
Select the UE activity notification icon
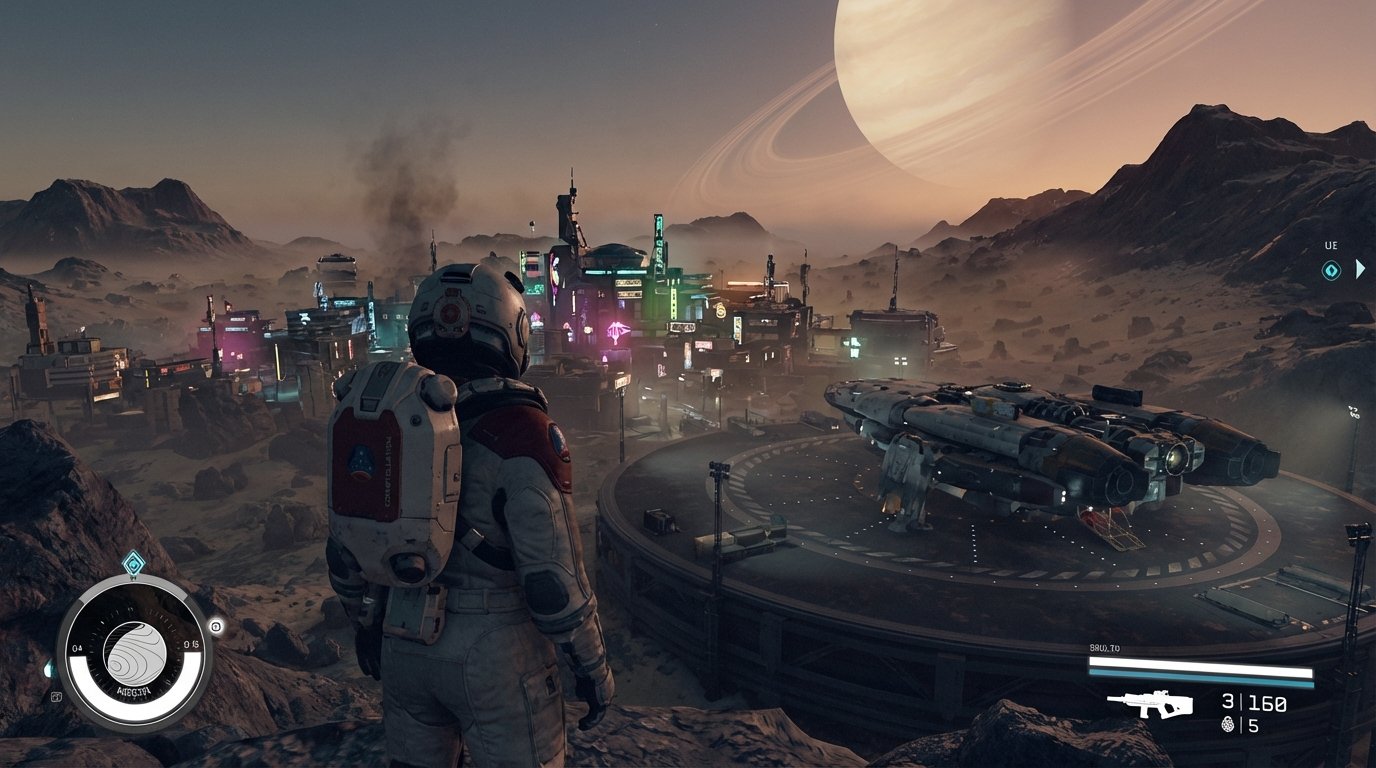point(1331,269)
